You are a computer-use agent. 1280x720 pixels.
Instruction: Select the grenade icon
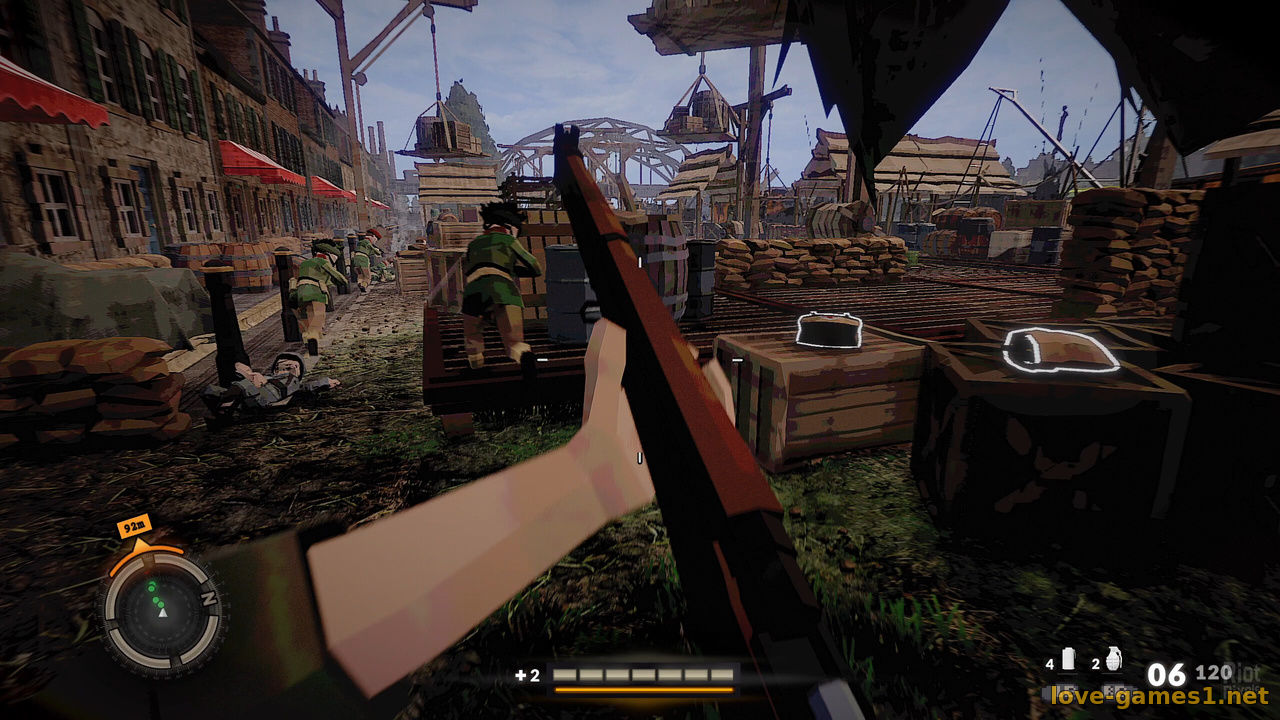point(1114,659)
